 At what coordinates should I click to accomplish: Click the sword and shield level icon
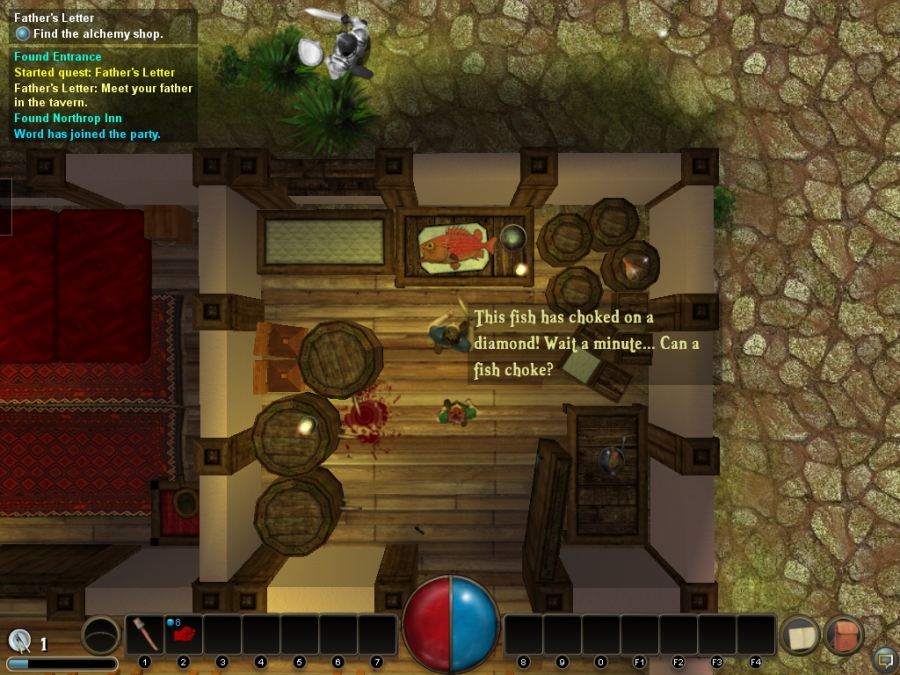(x=20, y=641)
